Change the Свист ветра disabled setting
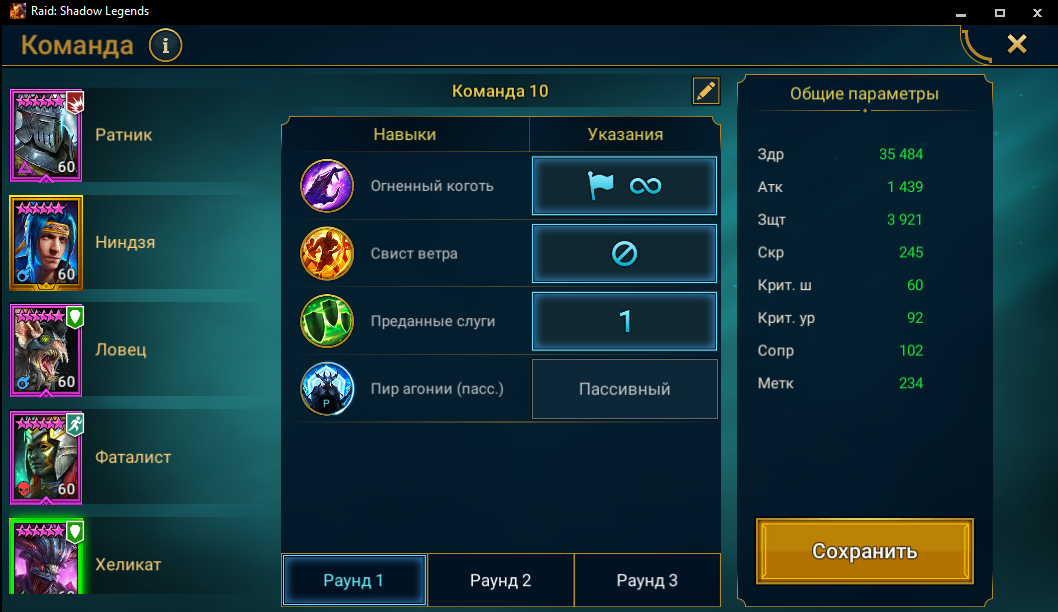This screenshot has width=1058, height=612. (624, 254)
